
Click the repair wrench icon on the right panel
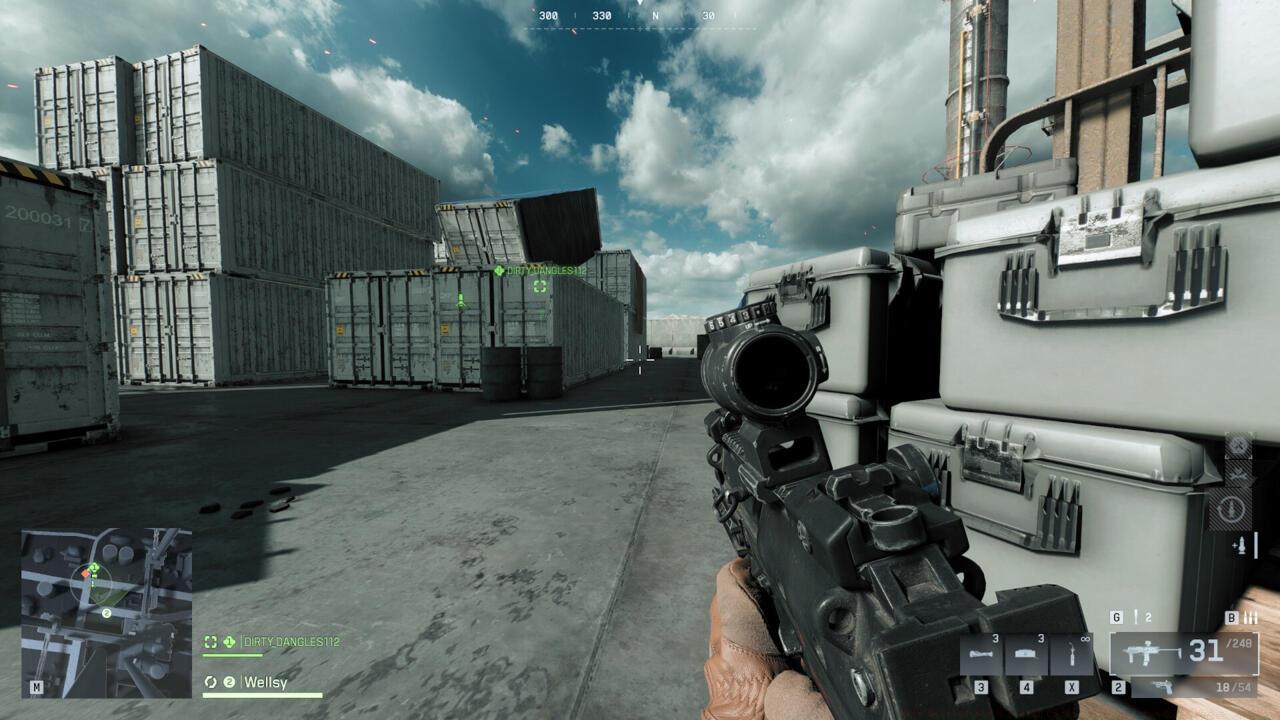[x=1239, y=474]
